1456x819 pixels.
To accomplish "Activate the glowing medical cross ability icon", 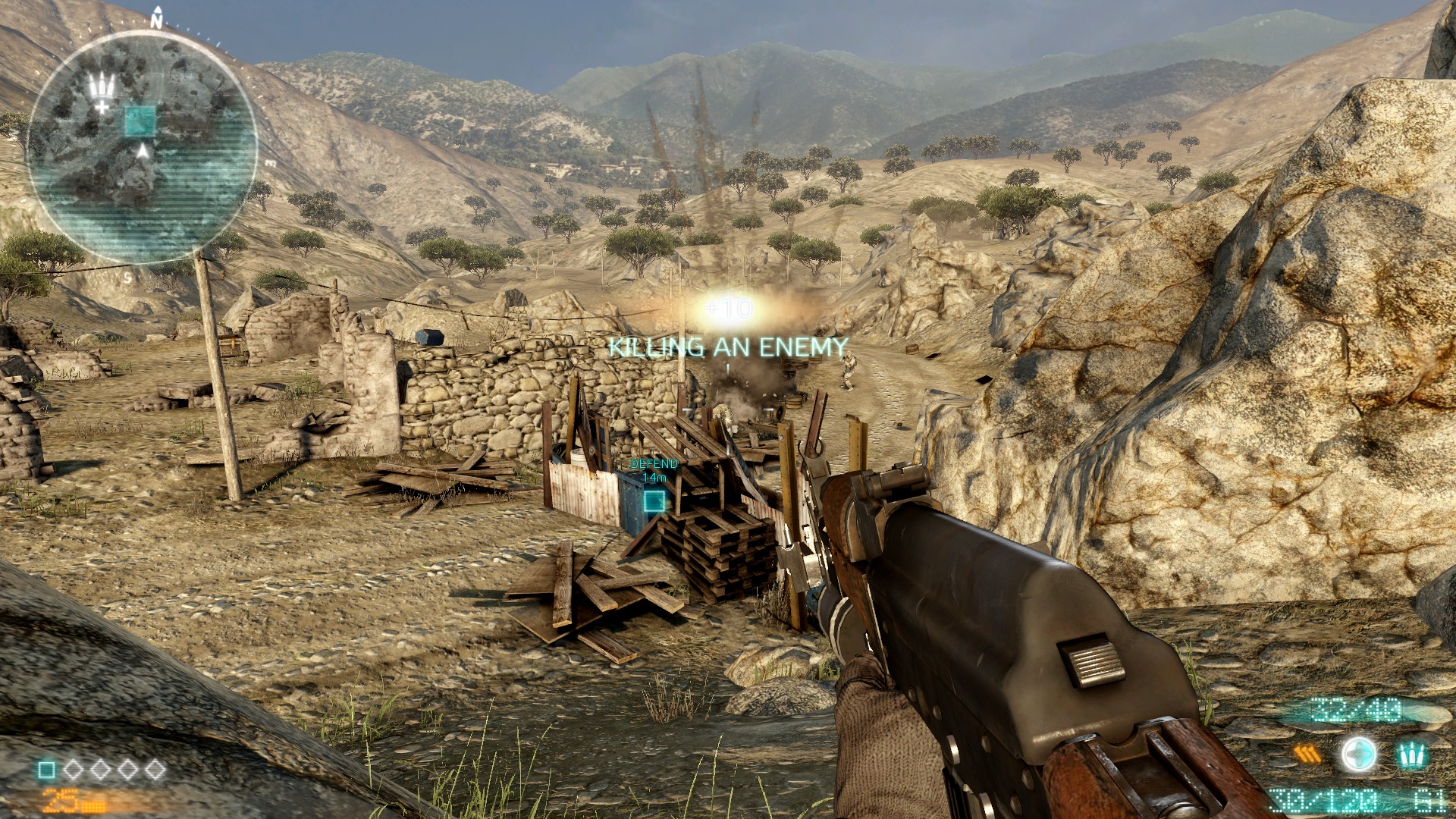I will 1358,755.
